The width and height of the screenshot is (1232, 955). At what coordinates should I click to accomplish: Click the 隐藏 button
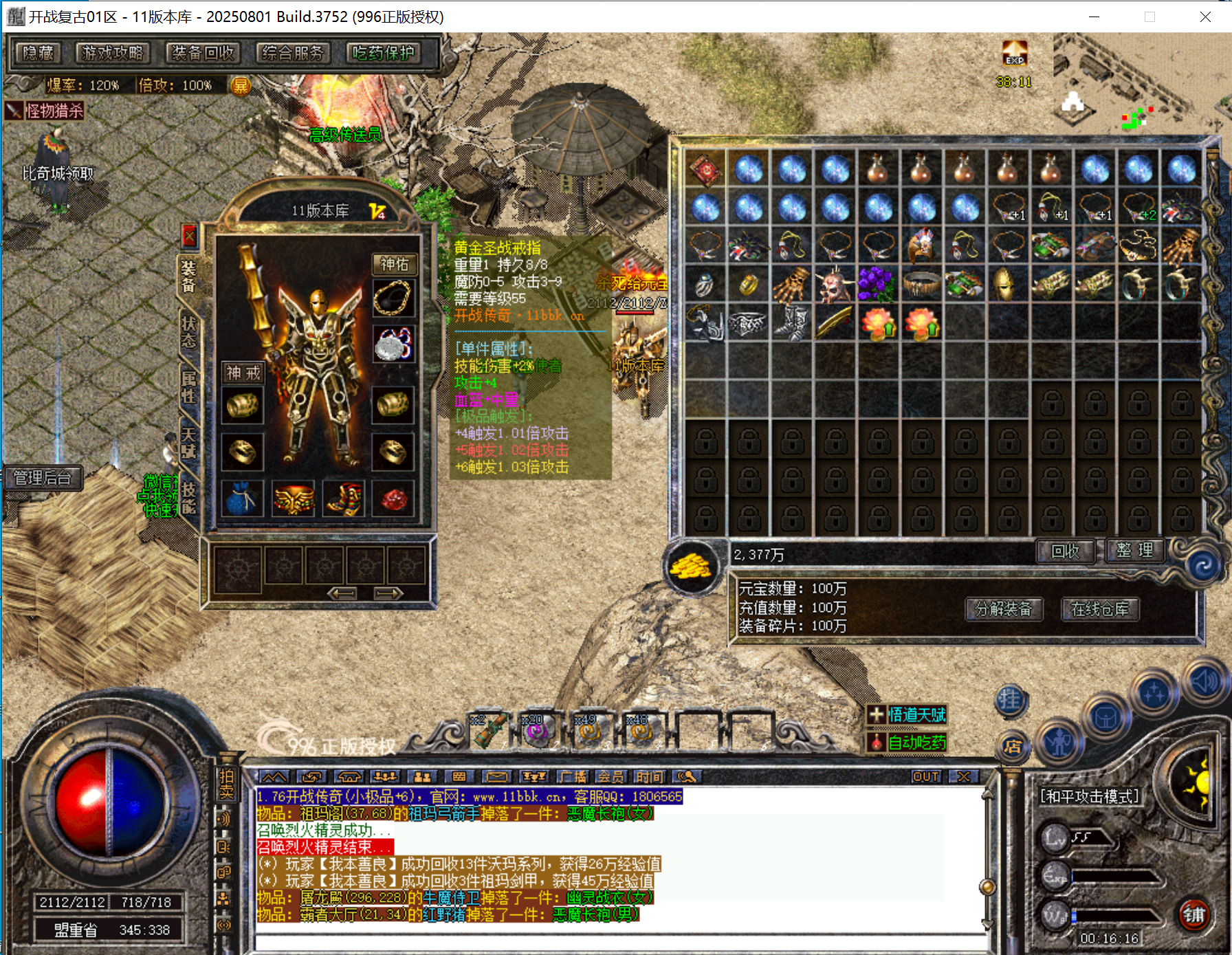(38, 53)
